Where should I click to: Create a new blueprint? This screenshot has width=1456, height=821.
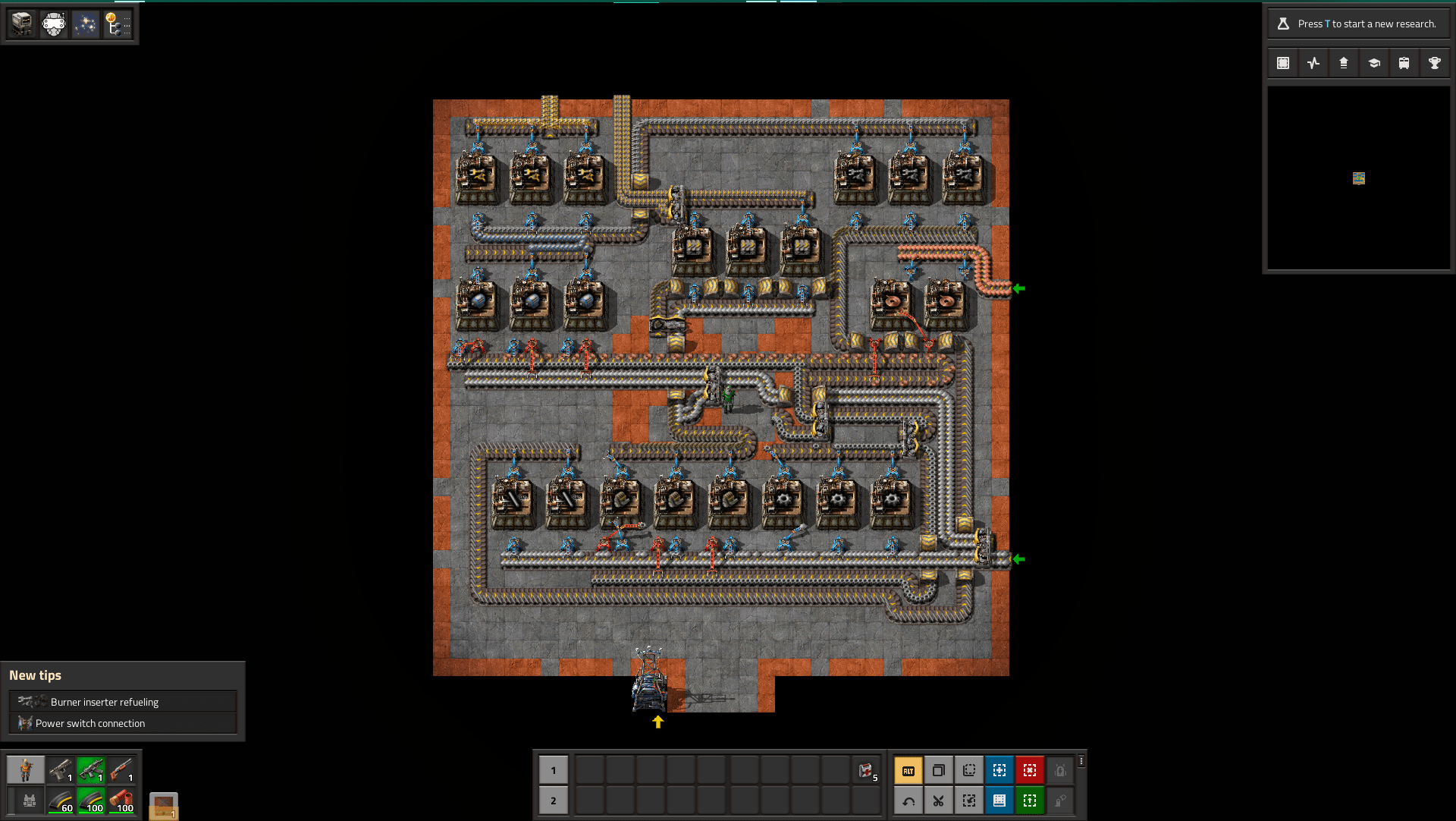[999, 770]
